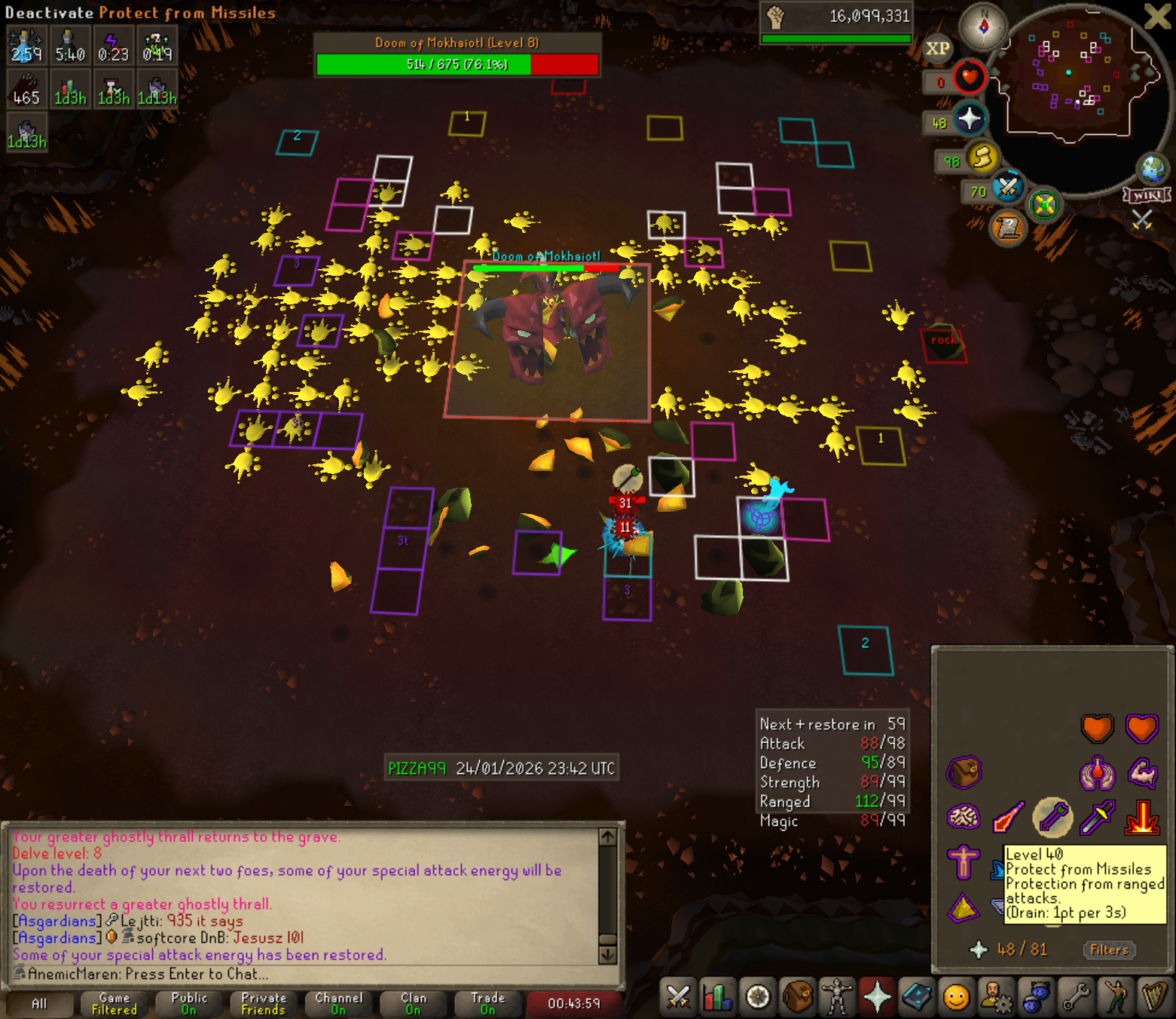Image resolution: width=1176 pixels, height=1019 pixels.
Task: Open the Spellbook tab
Action: 917,998
